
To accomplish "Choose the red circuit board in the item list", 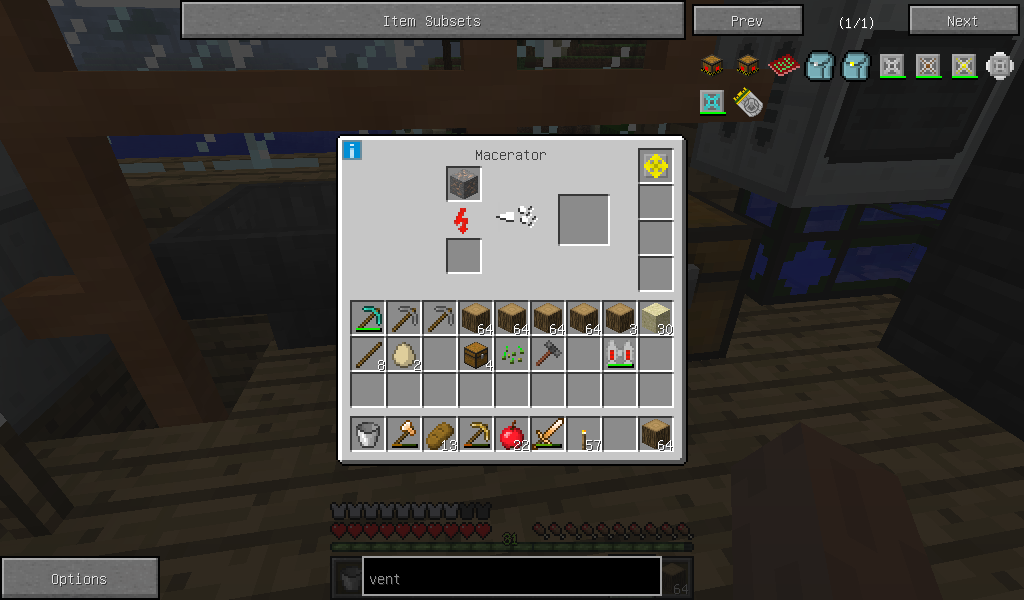I will pyautogui.click(x=783, y=67).
